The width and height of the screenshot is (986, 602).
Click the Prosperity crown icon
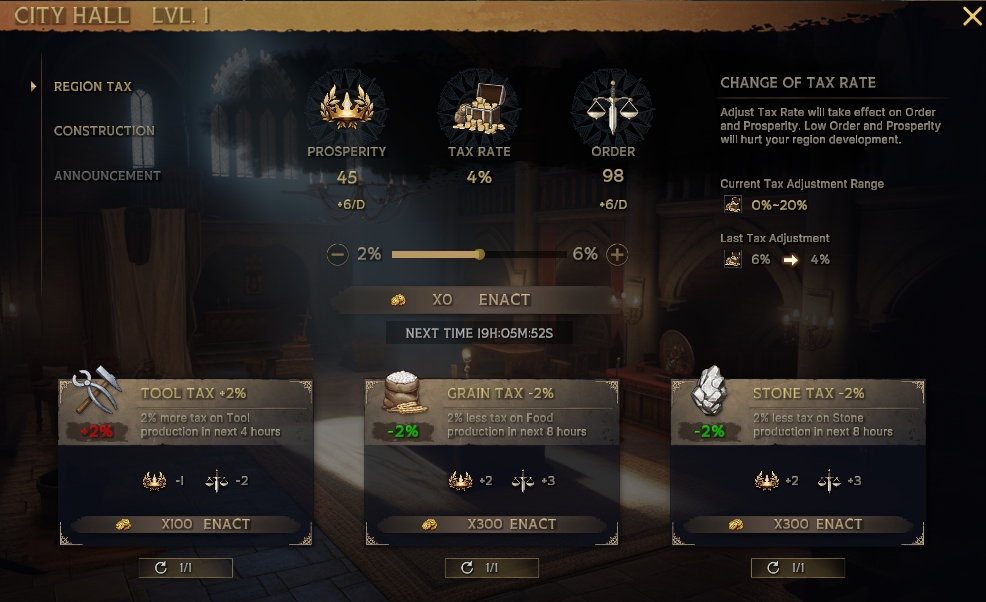coord(347,107)
